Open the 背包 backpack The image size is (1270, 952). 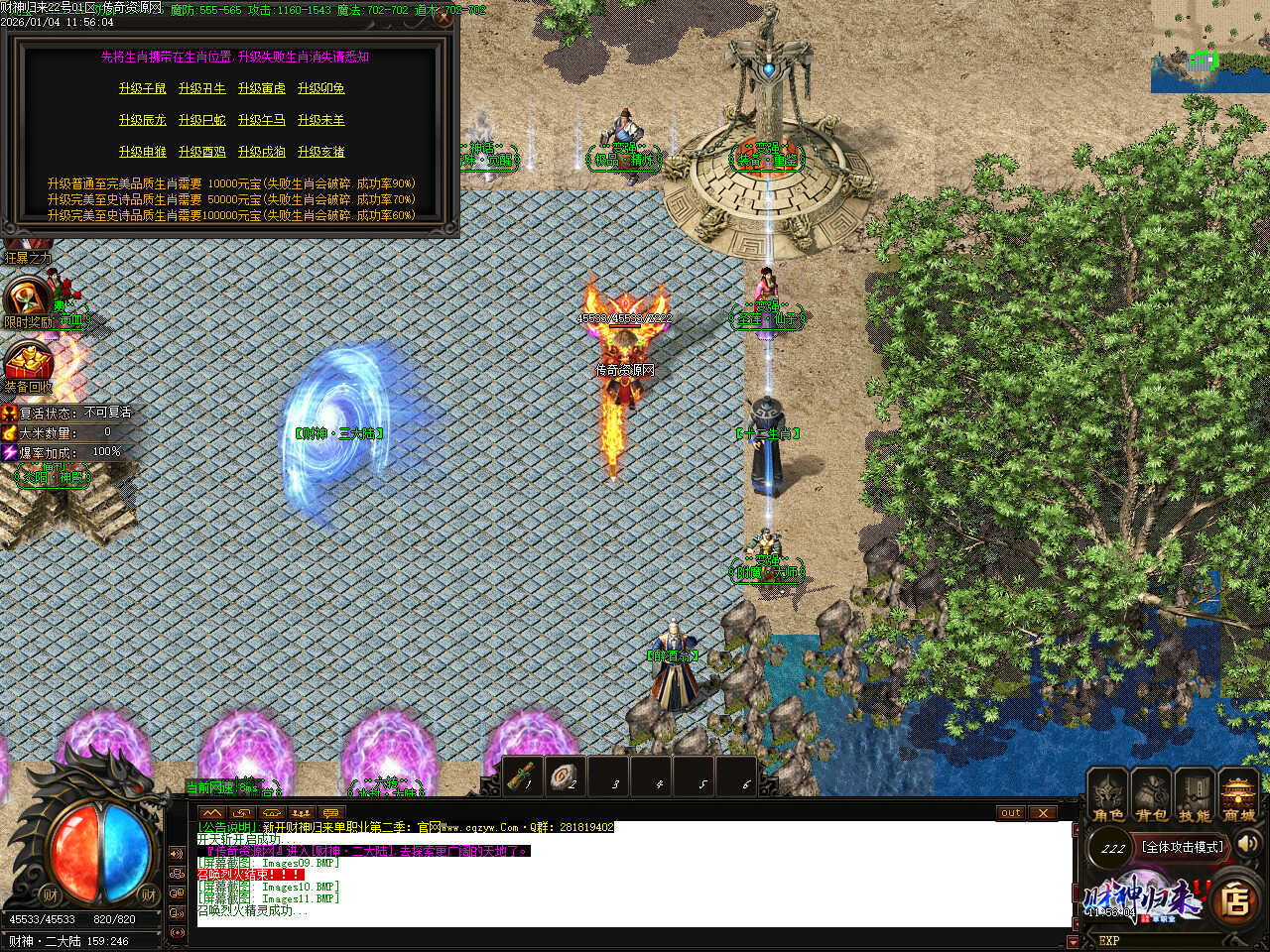tap(1152, 795)
